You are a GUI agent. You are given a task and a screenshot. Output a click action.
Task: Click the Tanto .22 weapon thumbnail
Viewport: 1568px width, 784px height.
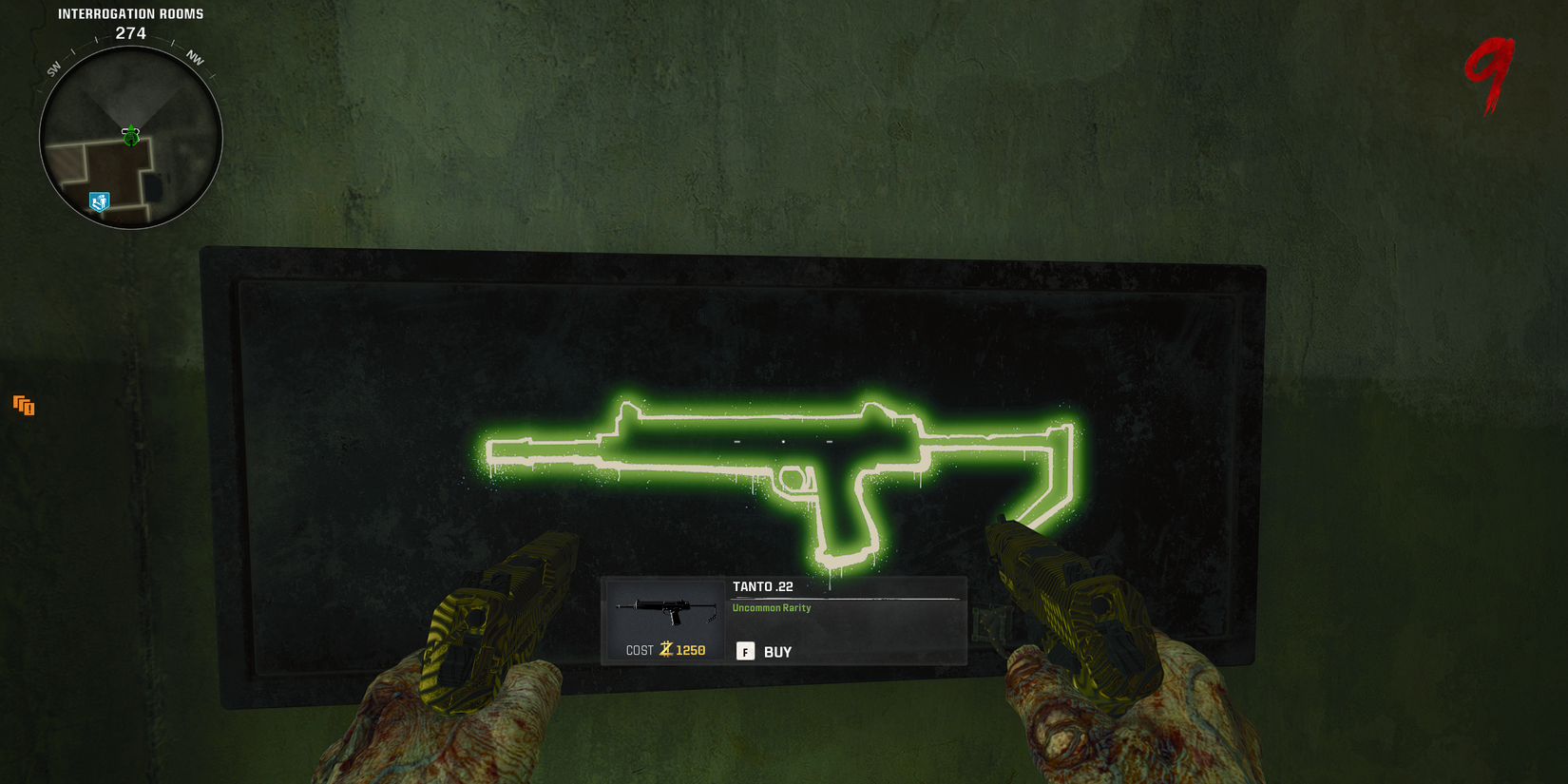pyautogui.click(x=665, y=608)
